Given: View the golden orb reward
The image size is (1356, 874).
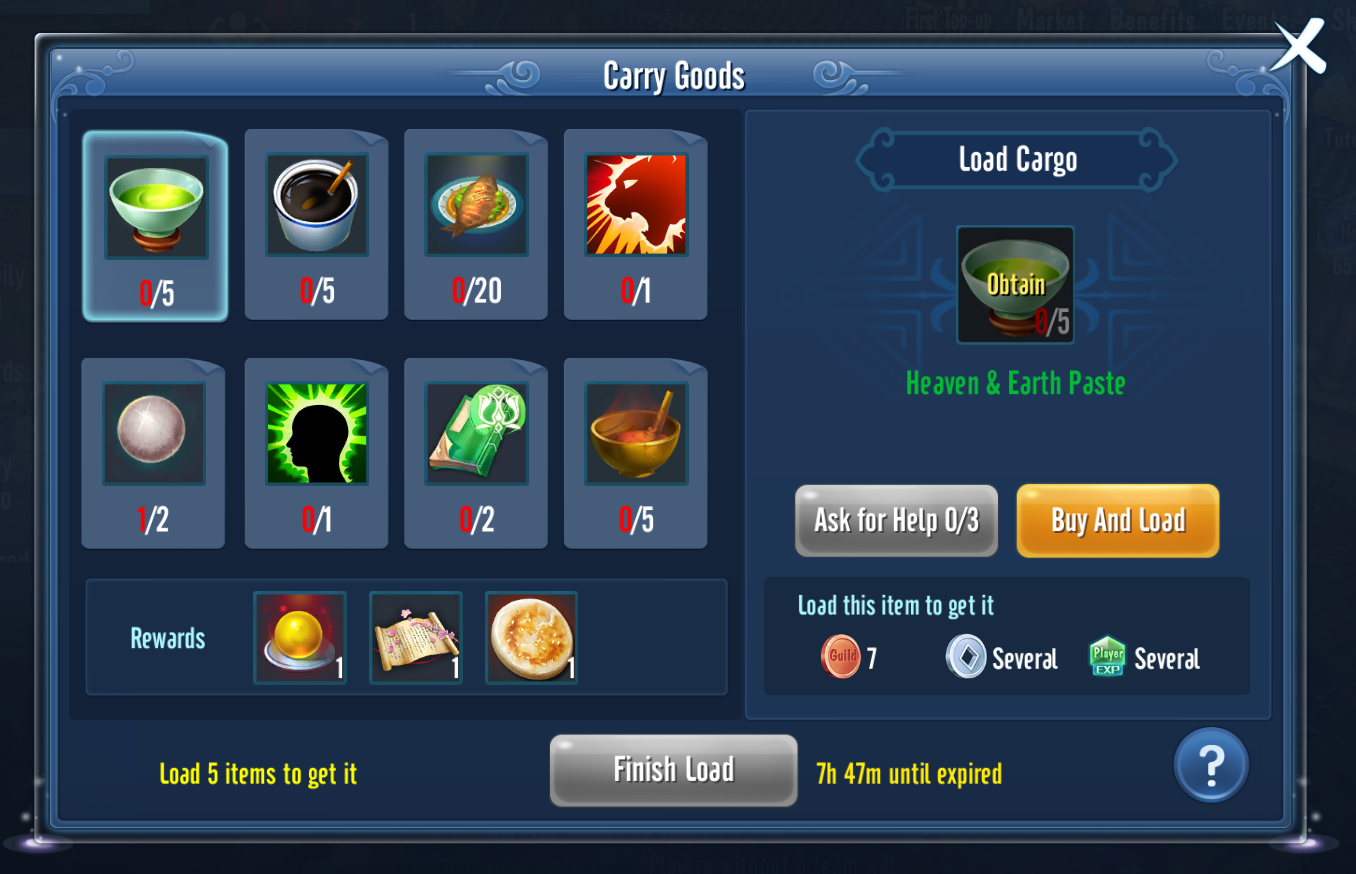Looking at the screenshot, I should click(x=300, y=637).
